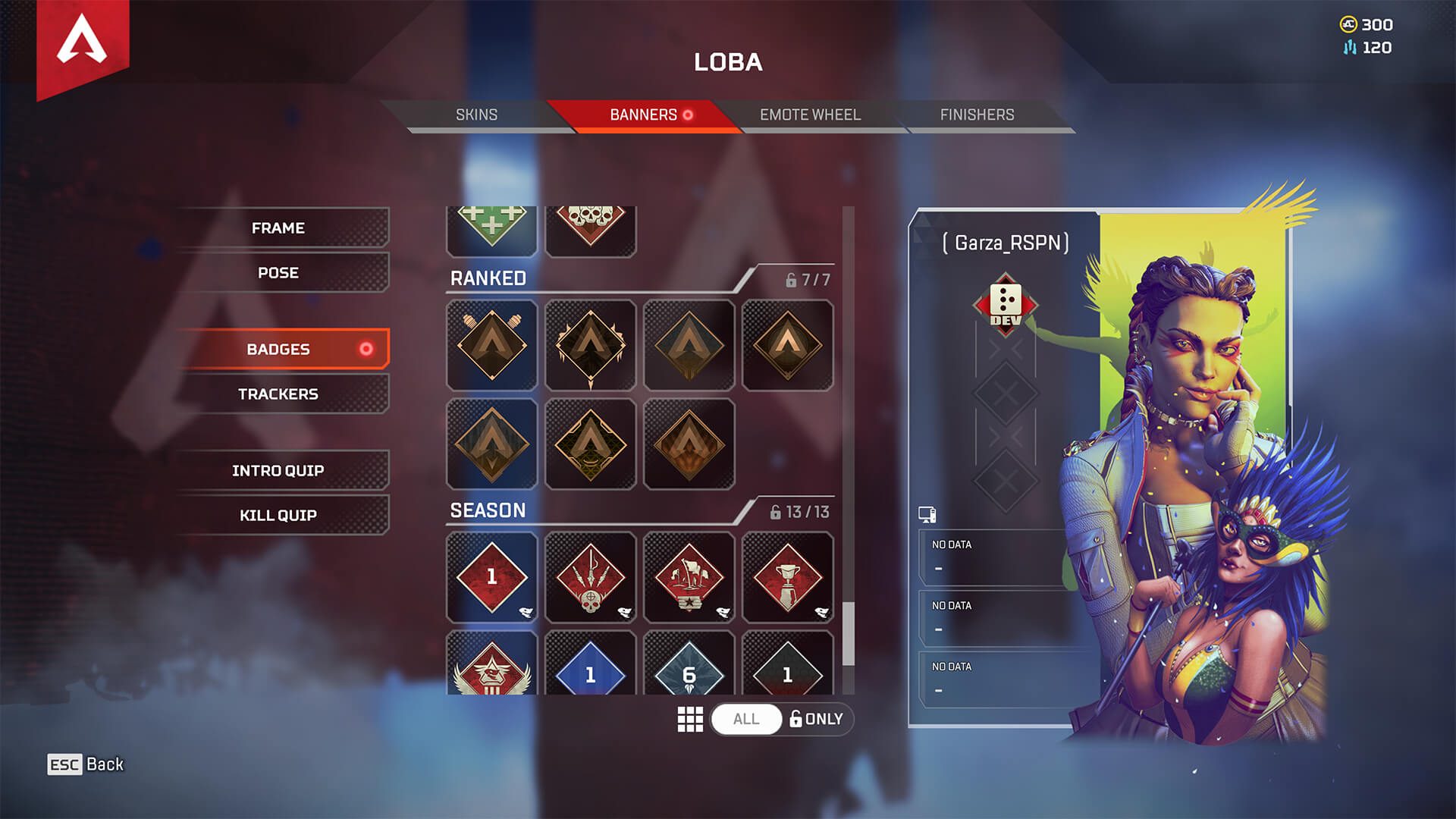
Task: Select the grid view icon near the filter
Action: click(x=691, y=719)
